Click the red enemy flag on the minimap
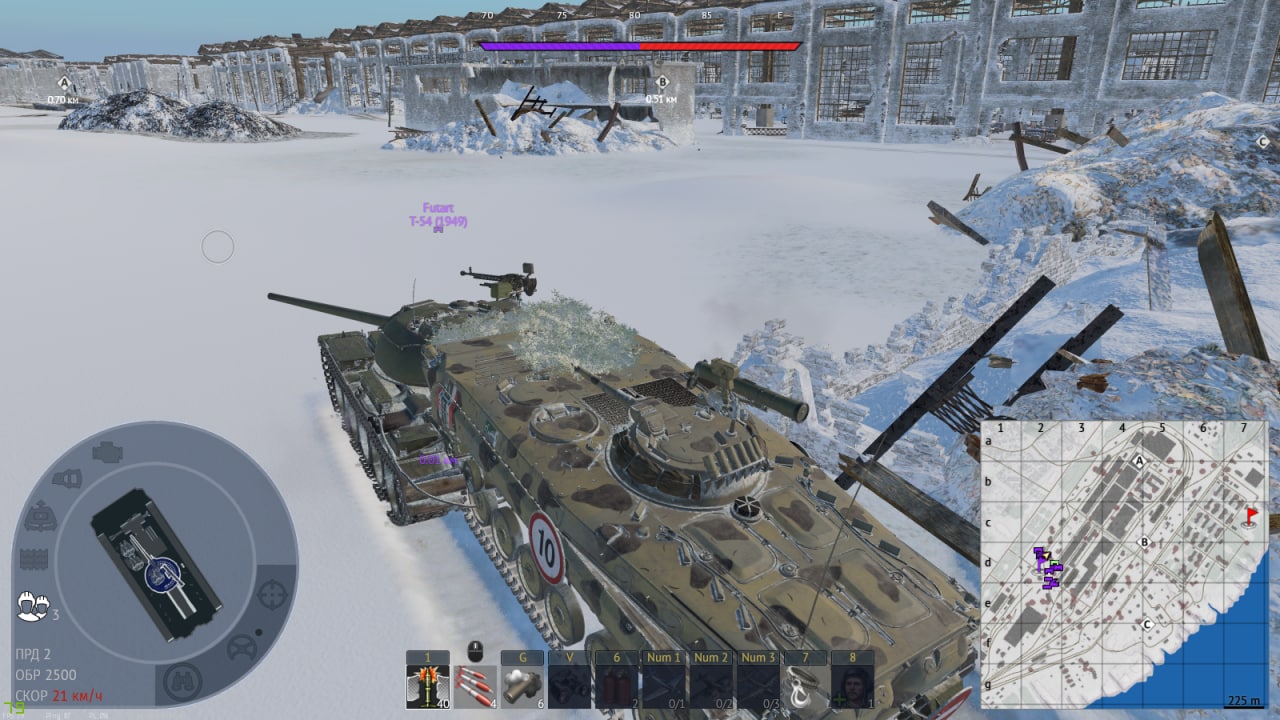 (1250, 517)
